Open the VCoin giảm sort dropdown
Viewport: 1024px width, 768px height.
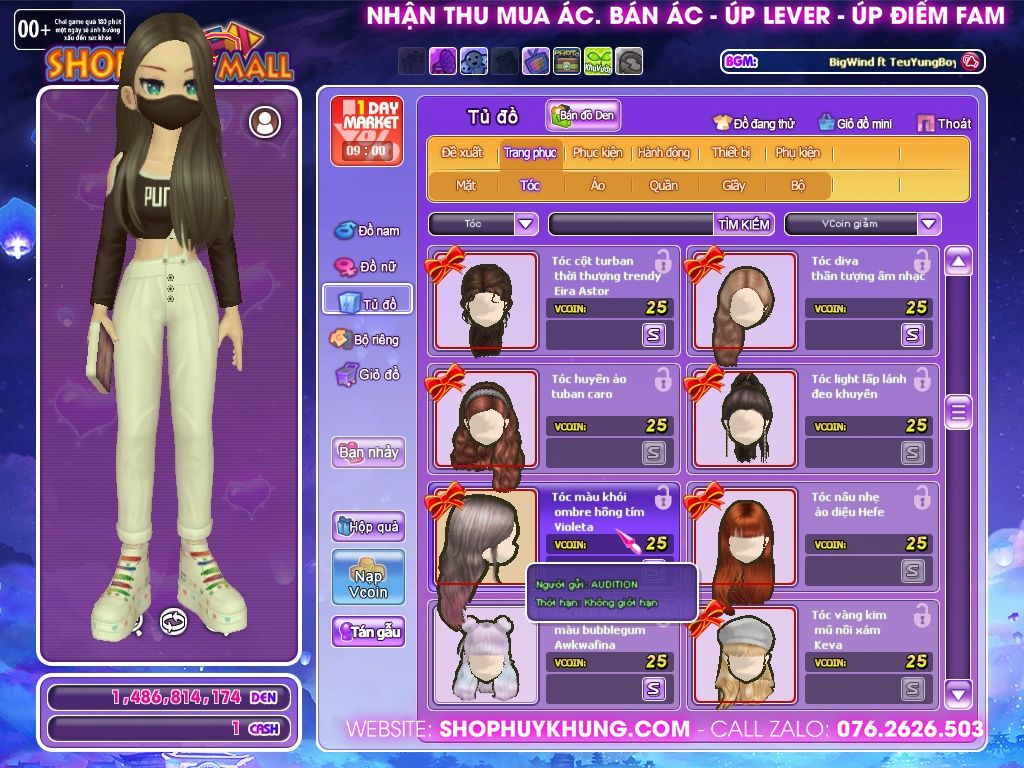tap(929, 224)
